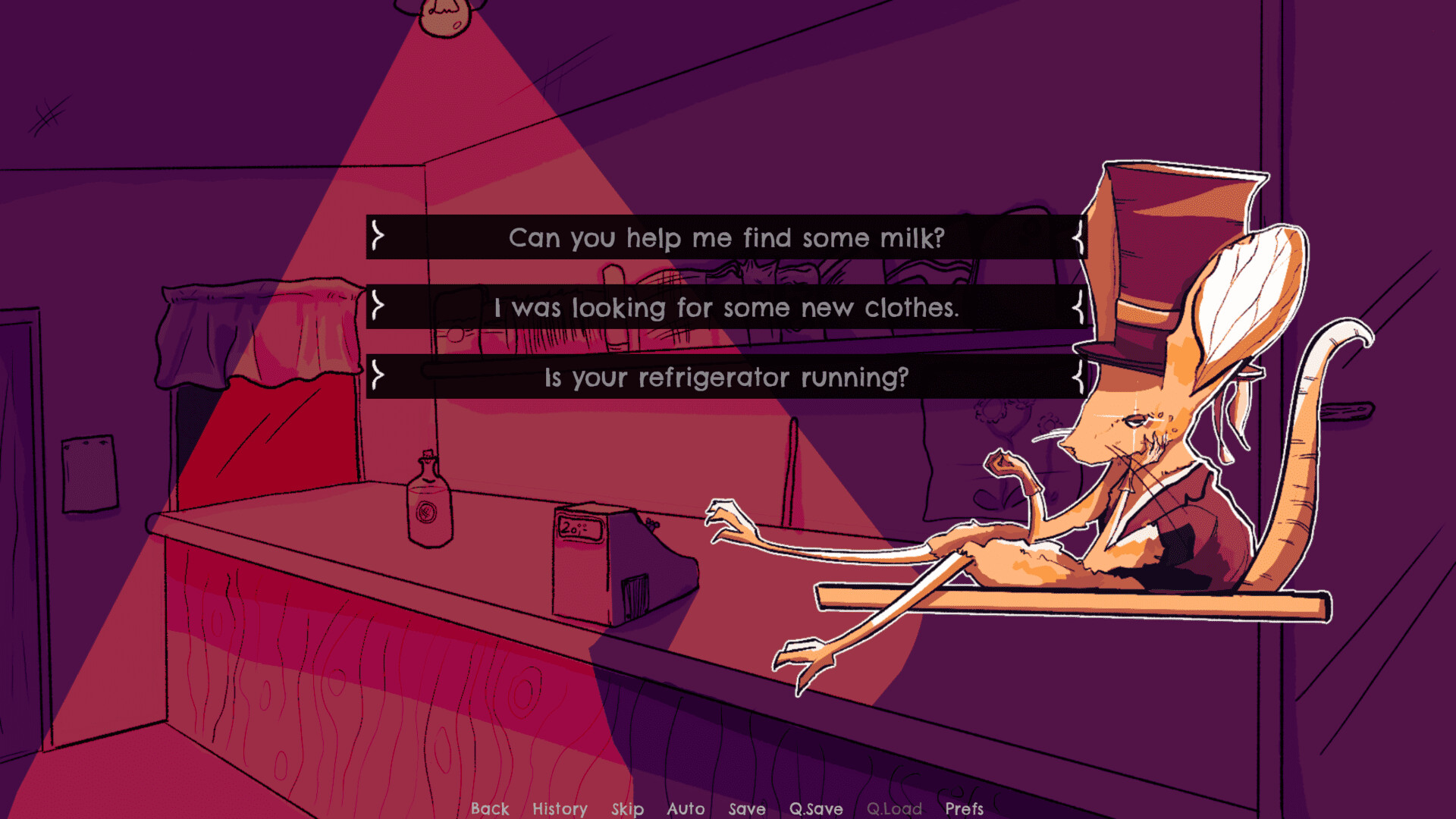Open the History log
The height and width of the screenshot is (819, 1456).
point(560,808)
